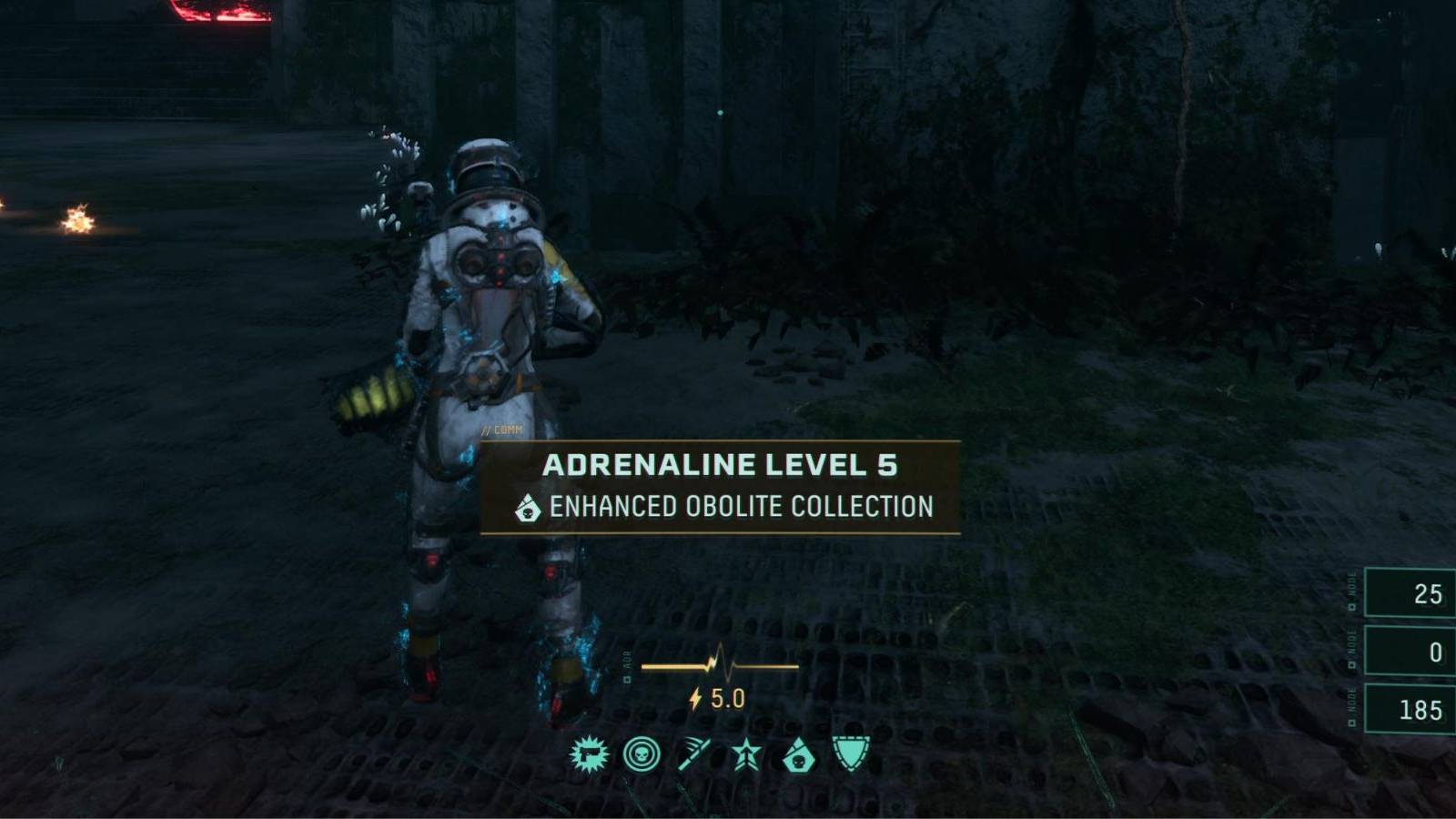The image size is (1456, 819).
Task: Toggle the NODE indicator beside the 25 counter
Action: tap(1353, 591)
